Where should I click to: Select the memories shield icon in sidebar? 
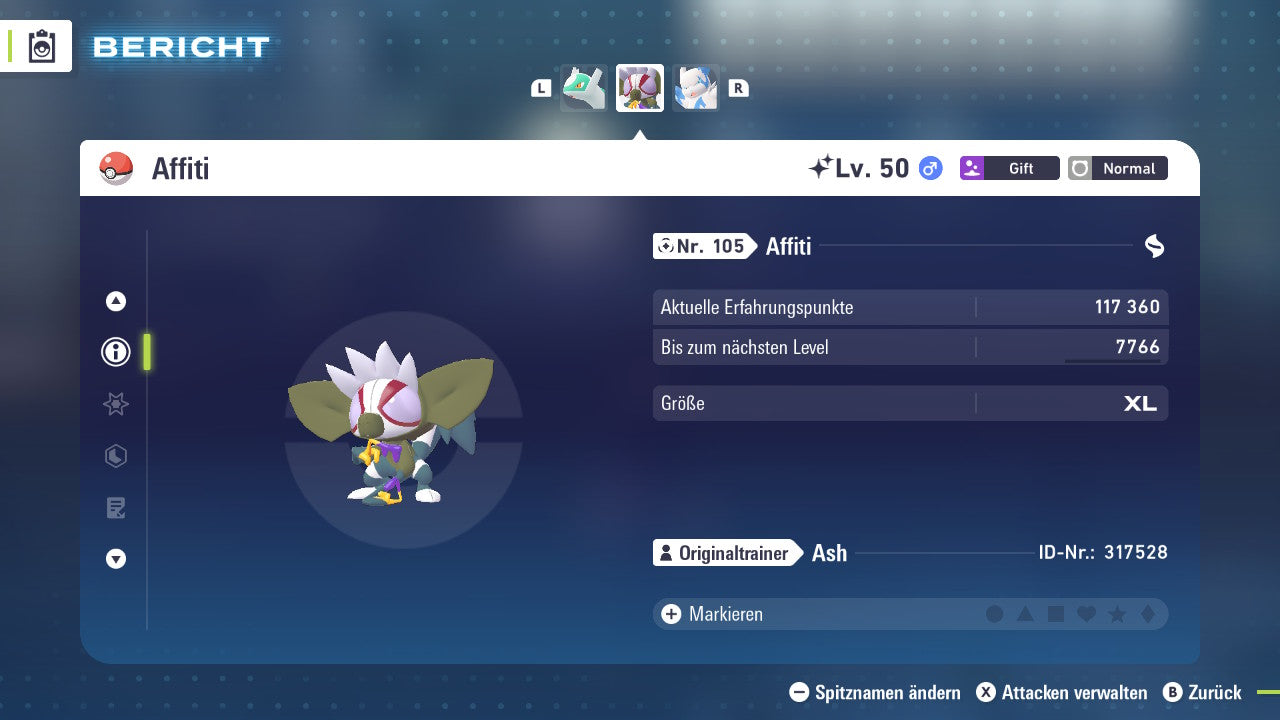point(115,456)
